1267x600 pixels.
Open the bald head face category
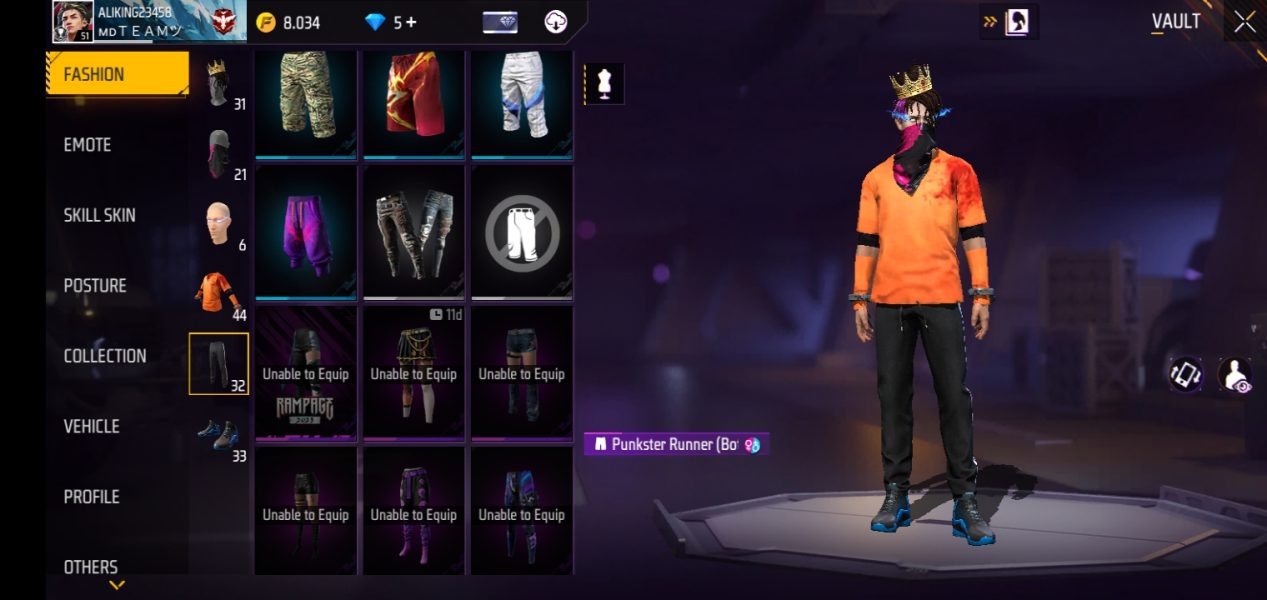tap(219, 225)
